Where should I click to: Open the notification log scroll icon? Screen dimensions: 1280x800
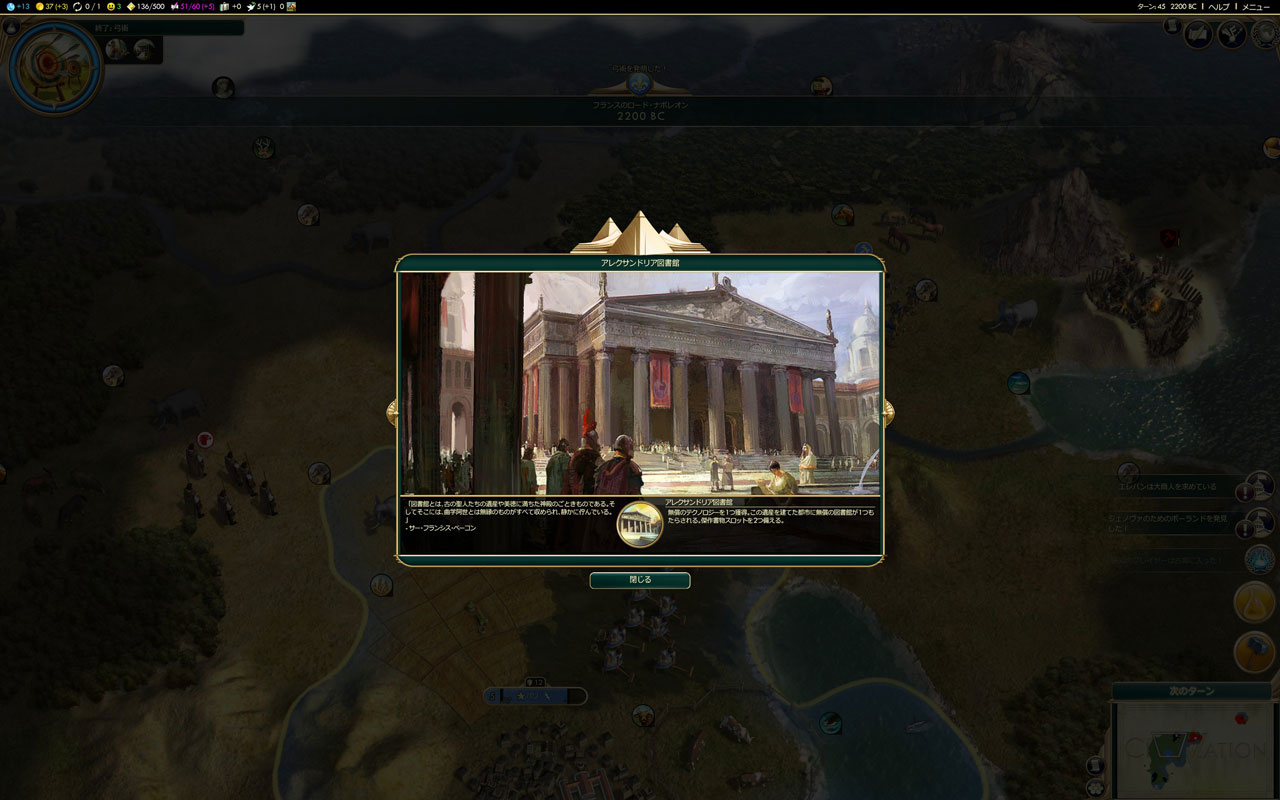[x=1172, y=26]
